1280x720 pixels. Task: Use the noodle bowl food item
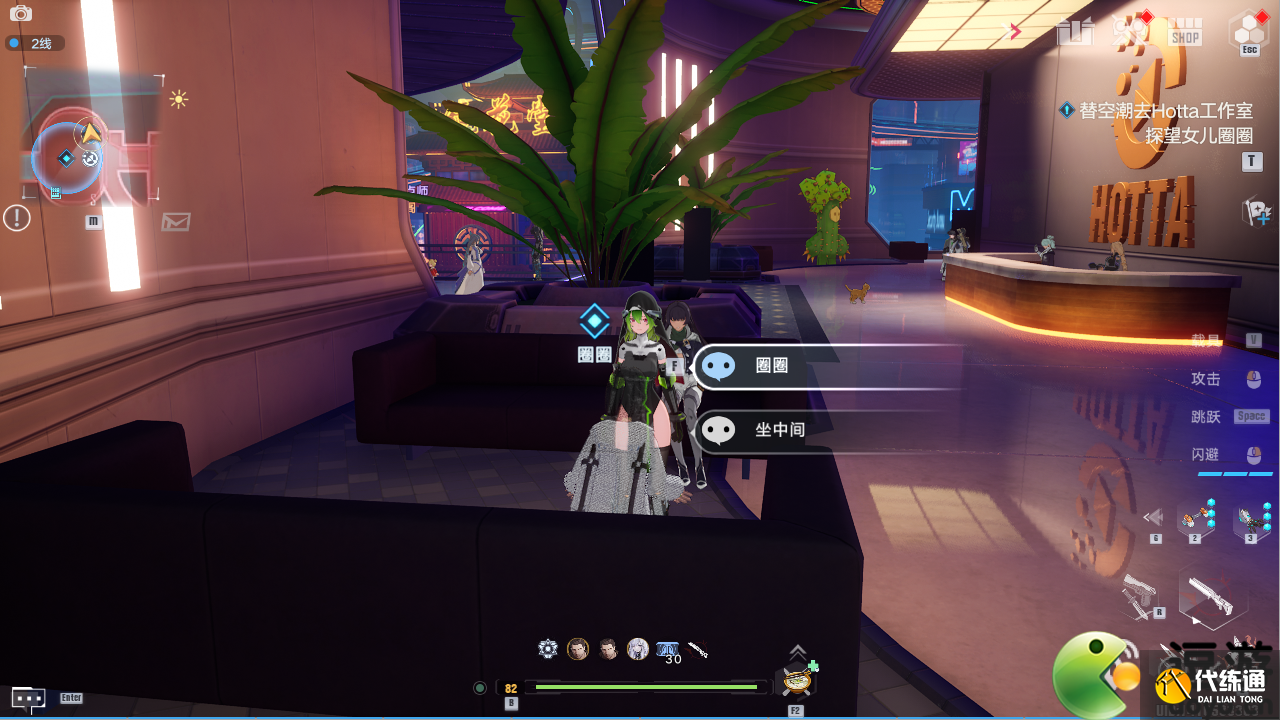(797, 680)
